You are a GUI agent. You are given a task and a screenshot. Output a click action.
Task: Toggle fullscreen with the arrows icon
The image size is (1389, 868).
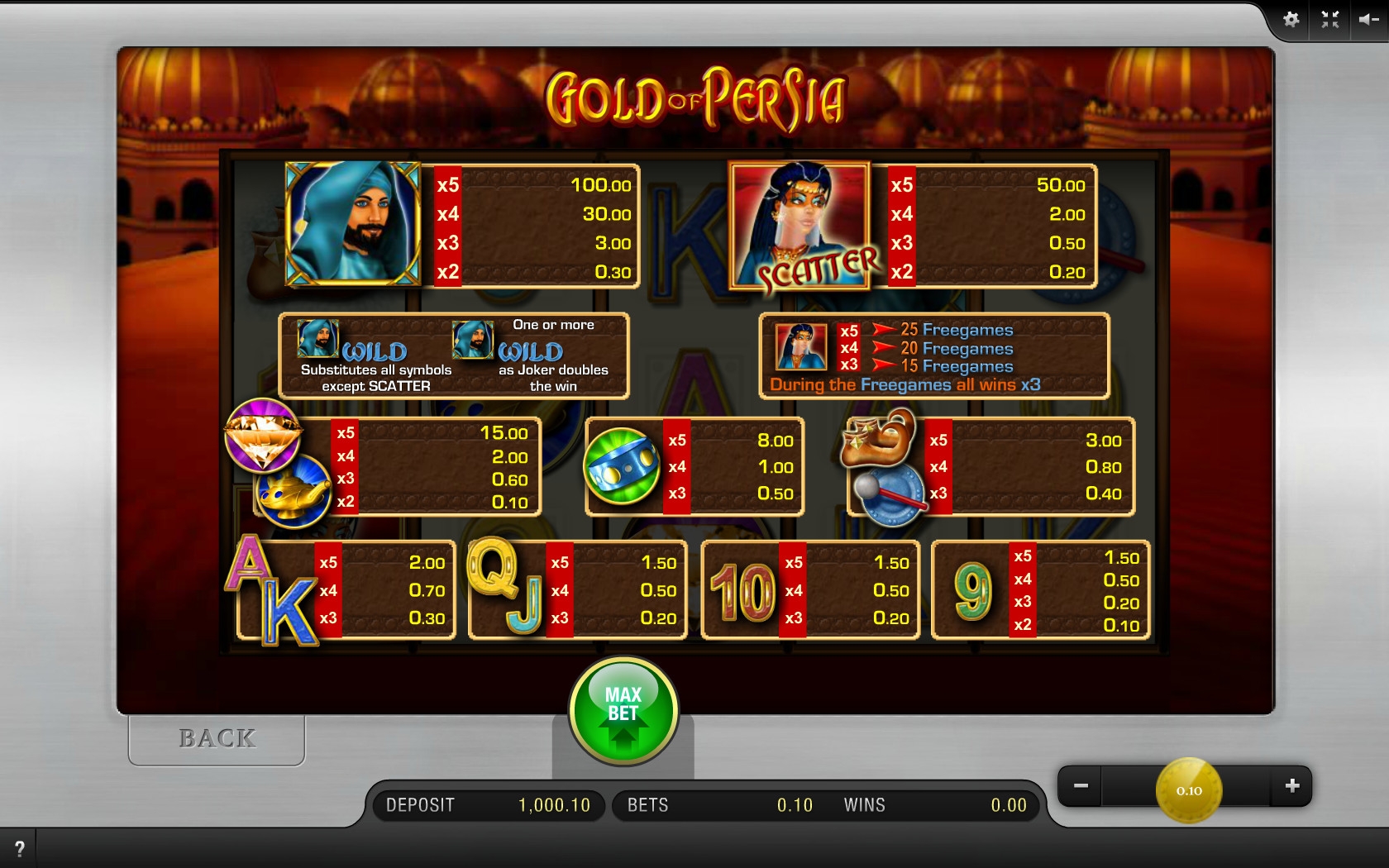coord(1329,20)
